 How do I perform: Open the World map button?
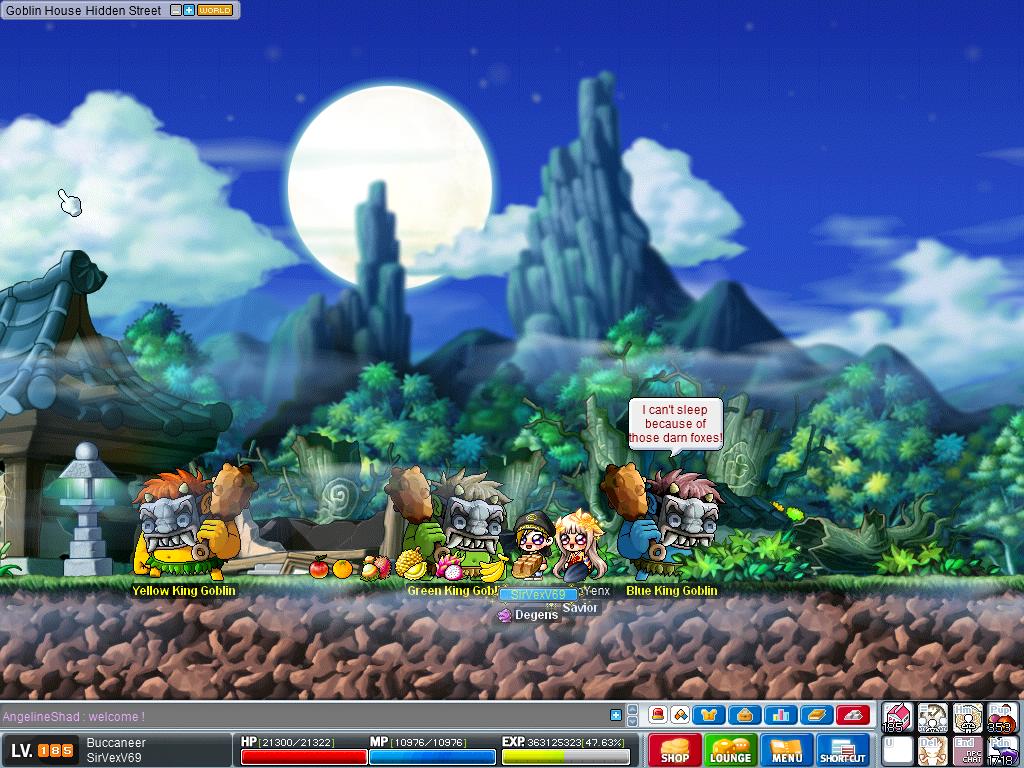[x=215, y=10]
